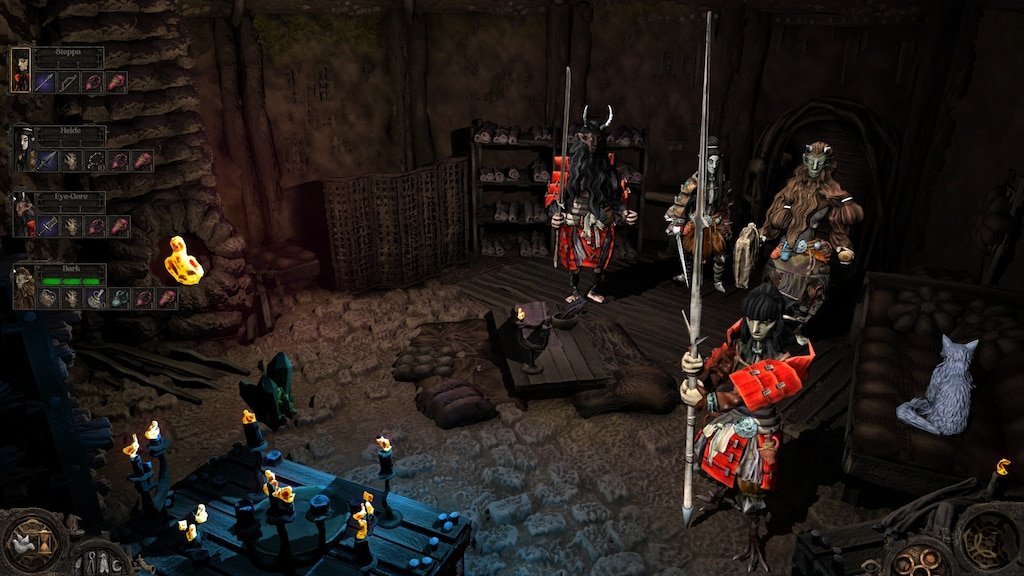Select Bark's mortar and pestle item
Screen dimensions: 1024x576
(x=96, y=298)
